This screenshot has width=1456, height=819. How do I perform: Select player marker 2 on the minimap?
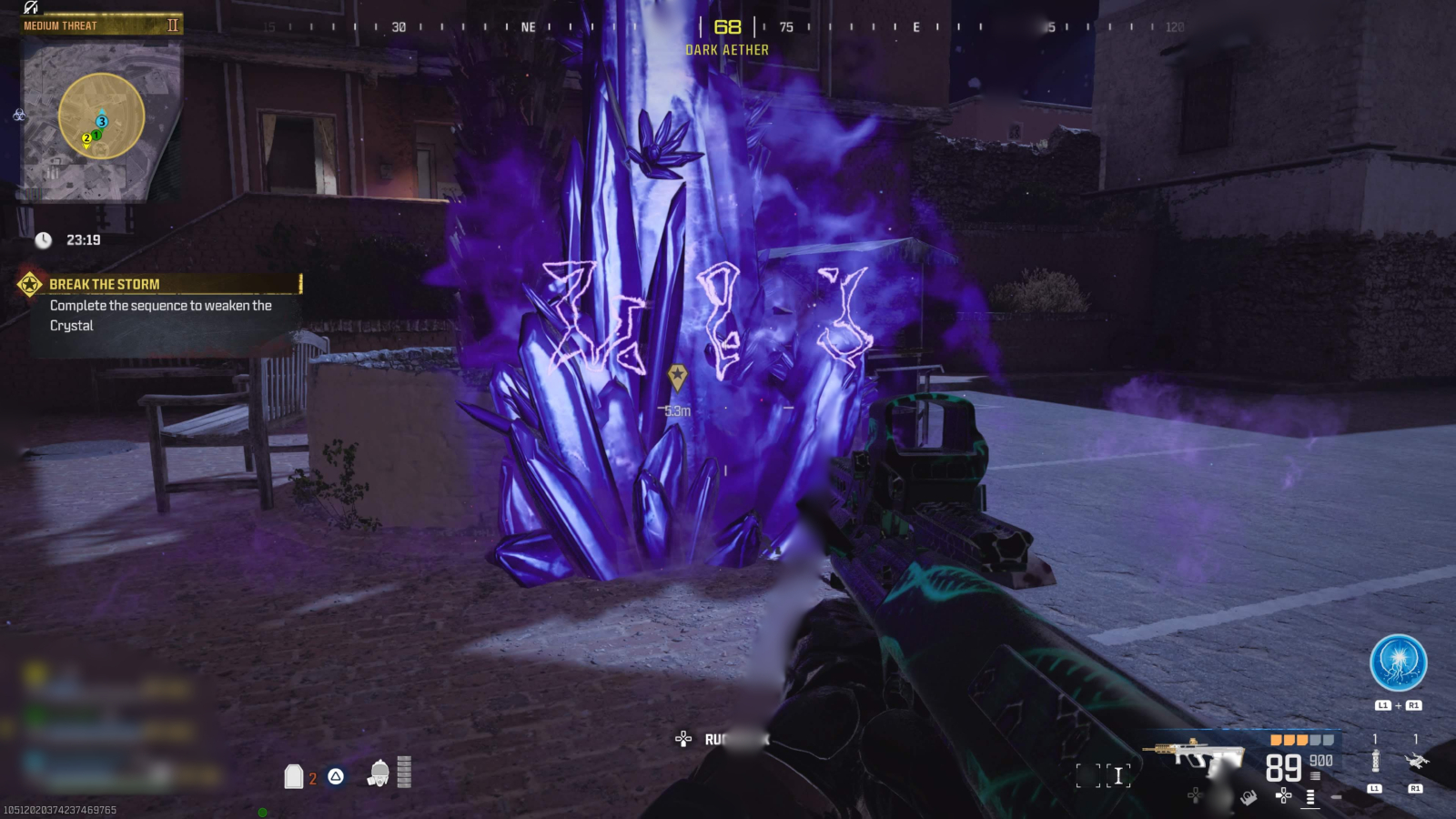(85, 137)
